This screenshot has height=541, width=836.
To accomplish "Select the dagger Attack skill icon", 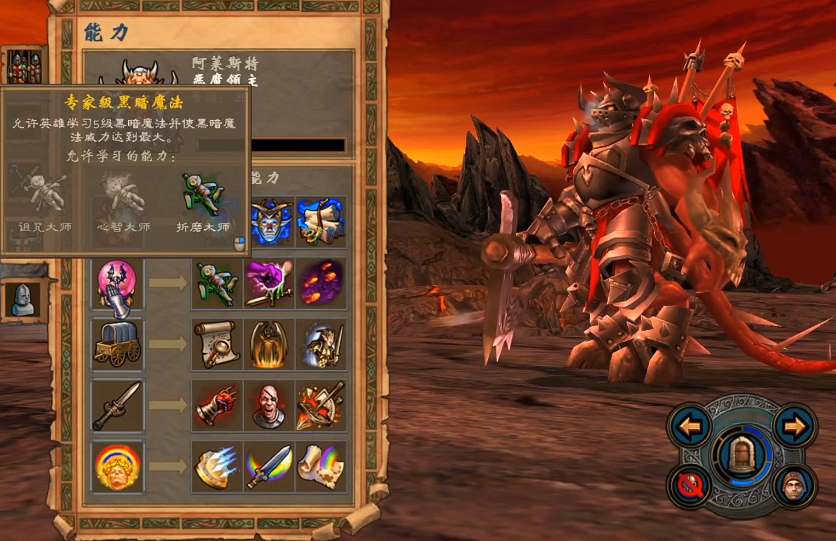I will [x=118, y=404].
